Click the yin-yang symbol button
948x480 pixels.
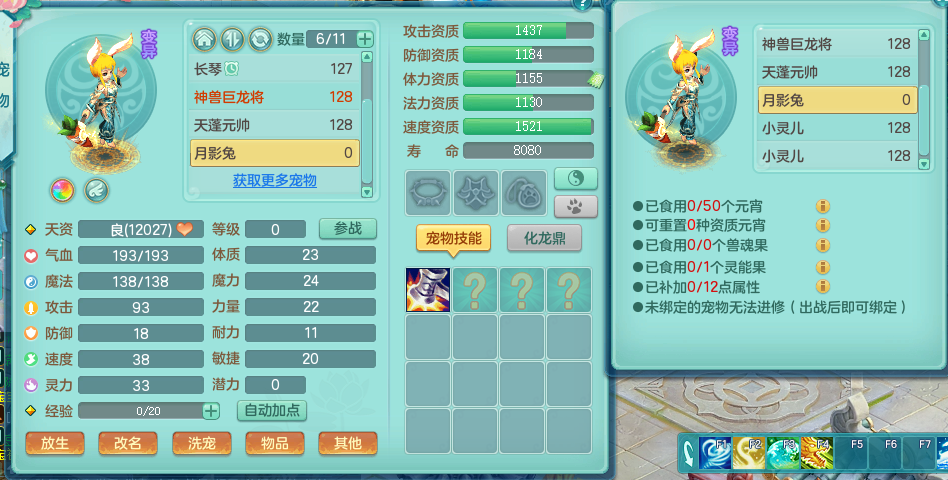click(575, 178)
